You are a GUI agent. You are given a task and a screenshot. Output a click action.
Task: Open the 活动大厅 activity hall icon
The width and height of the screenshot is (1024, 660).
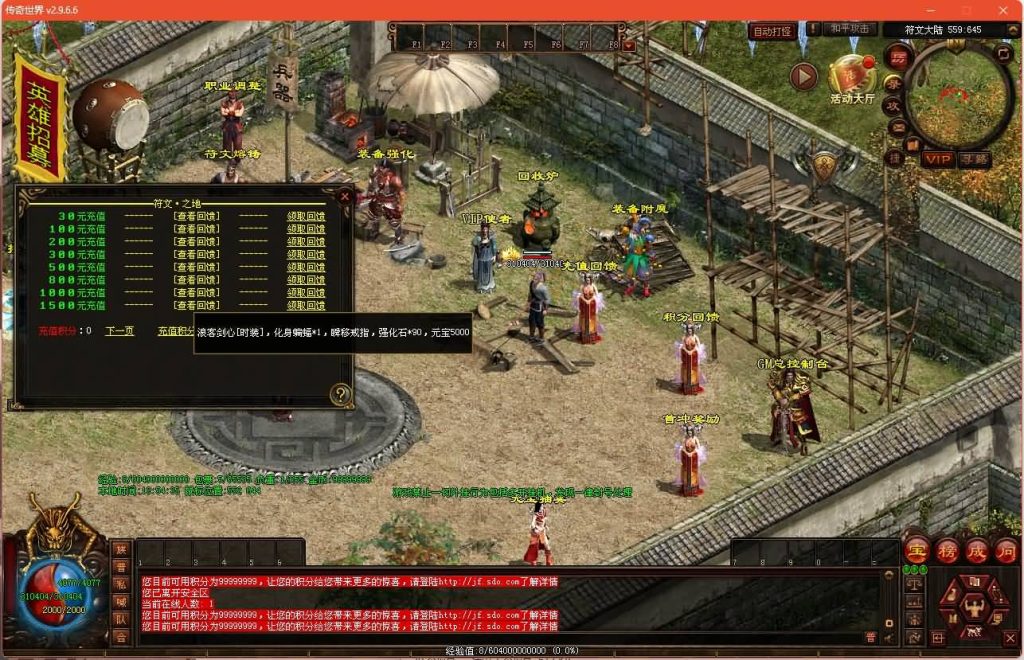pyautogui.click(x=851, y=78)
